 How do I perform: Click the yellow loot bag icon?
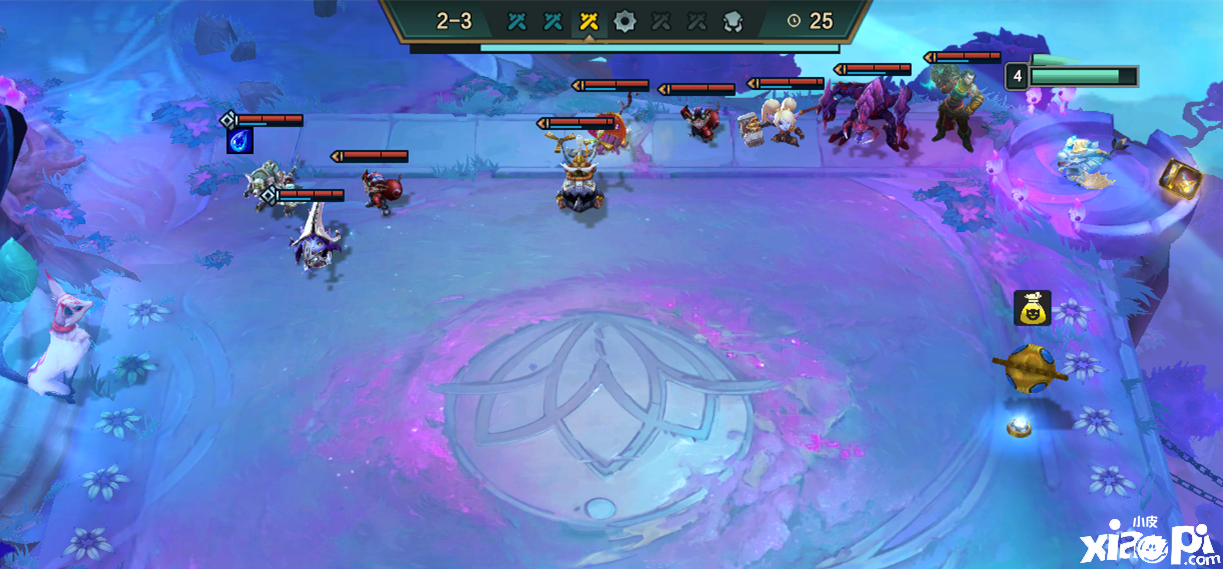(x=1032, y=308)
